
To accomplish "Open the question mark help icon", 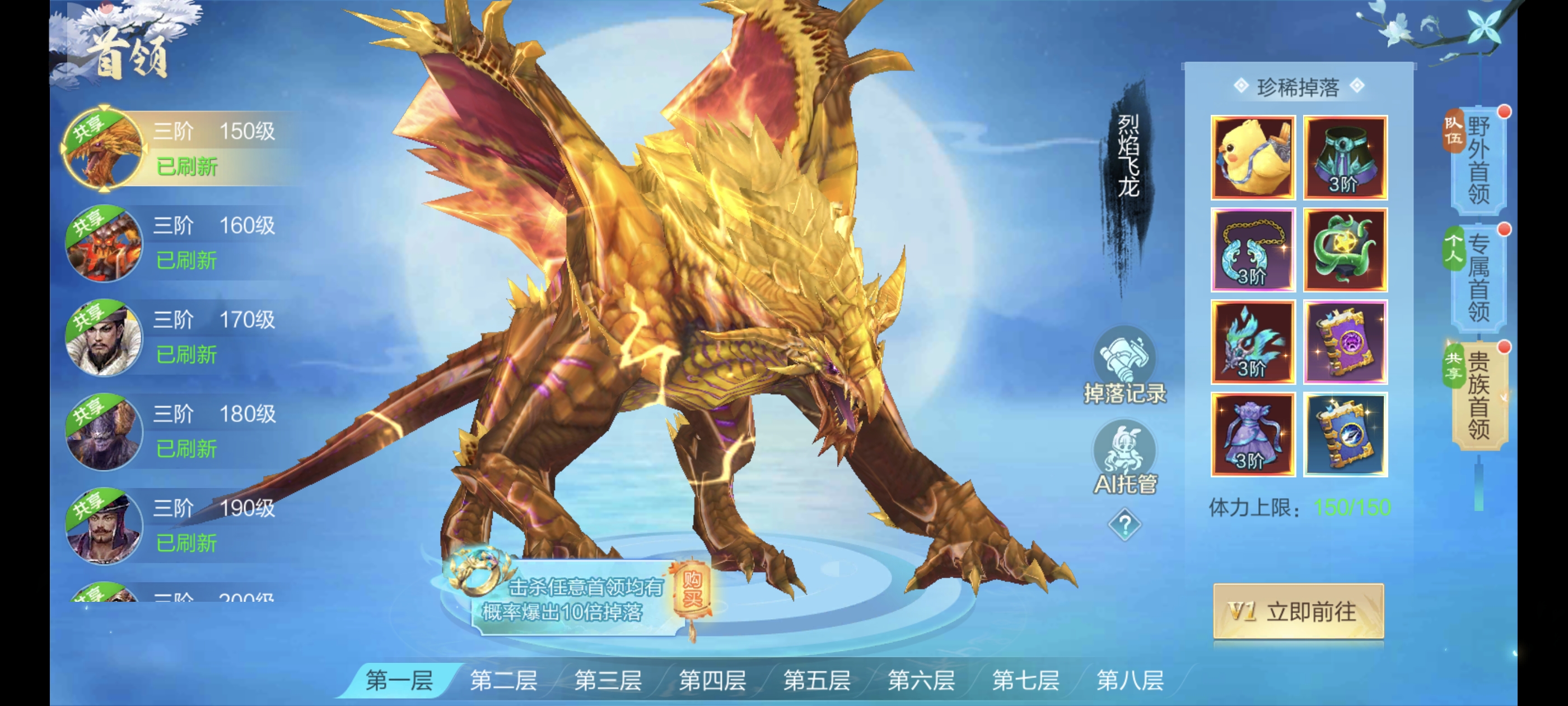I will click(1124, 524).
